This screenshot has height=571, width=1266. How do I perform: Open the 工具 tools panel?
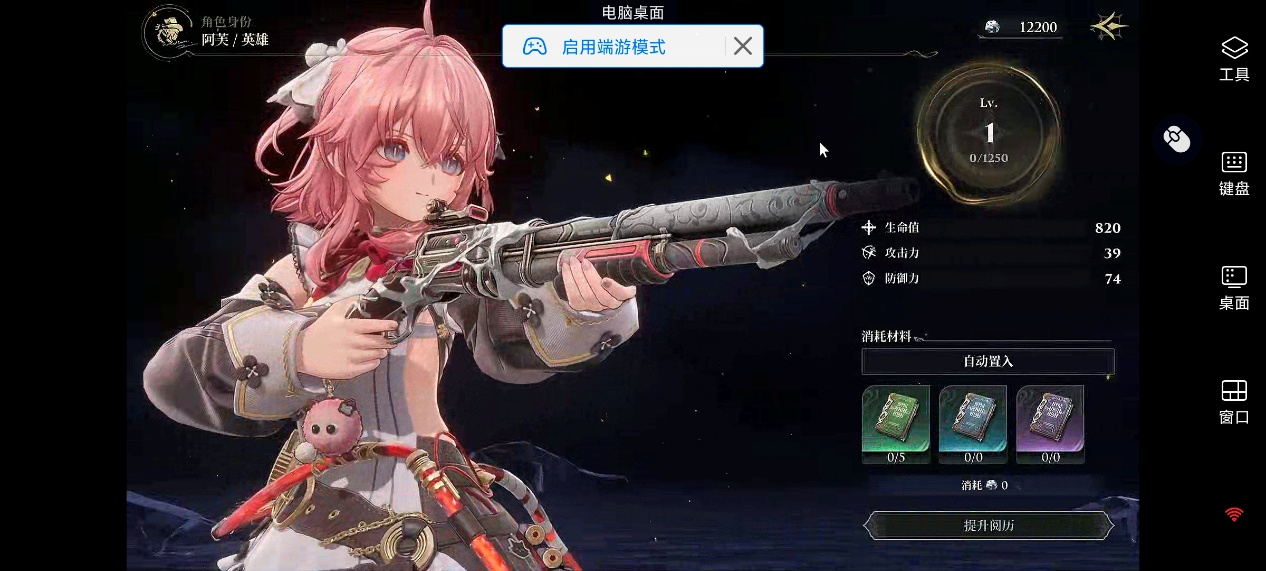[x=1234, y=58]
